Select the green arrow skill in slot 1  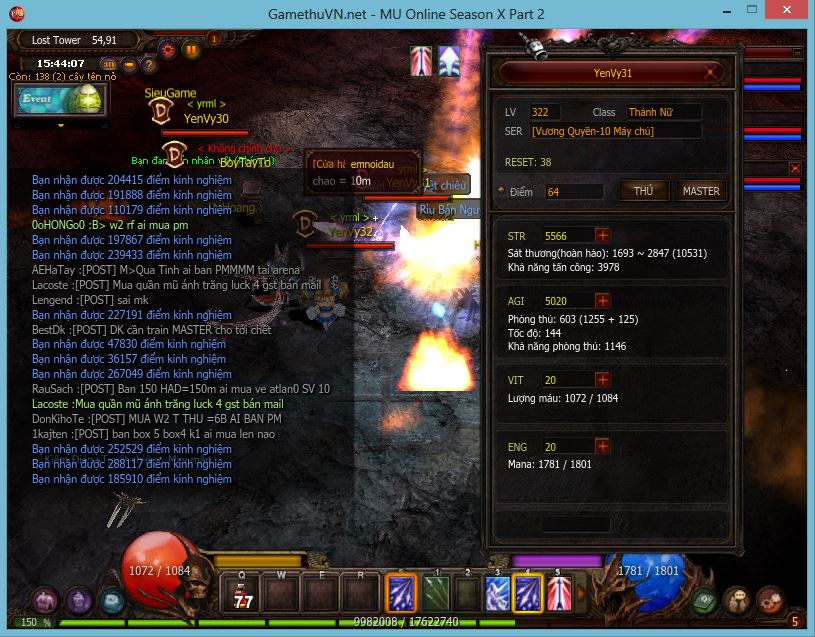pos(437,593)
